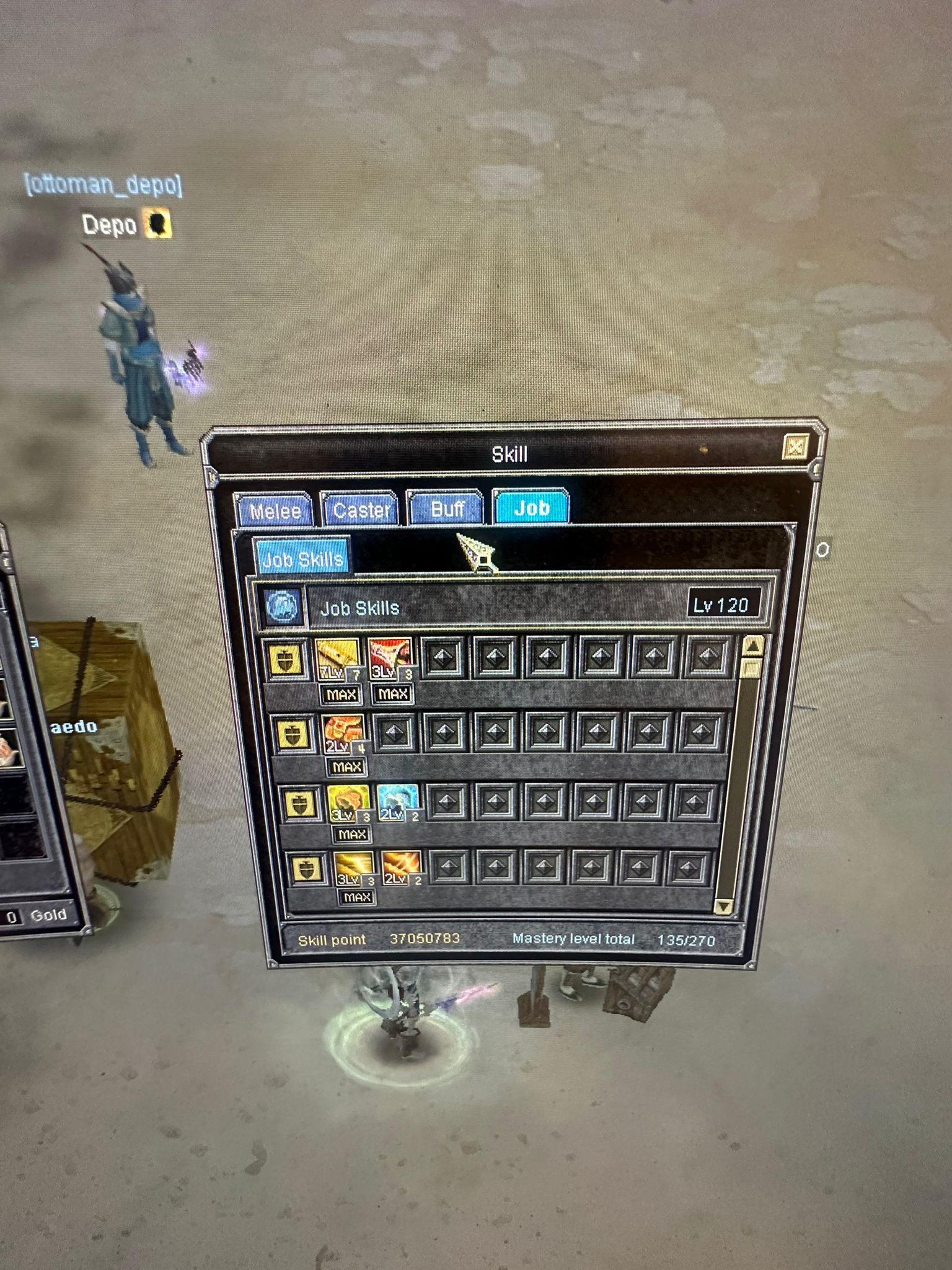The width and height of the screenshot is (952, 1270).
Task: Select the golden 3Lv skill in bottom row
Action: 354,868
